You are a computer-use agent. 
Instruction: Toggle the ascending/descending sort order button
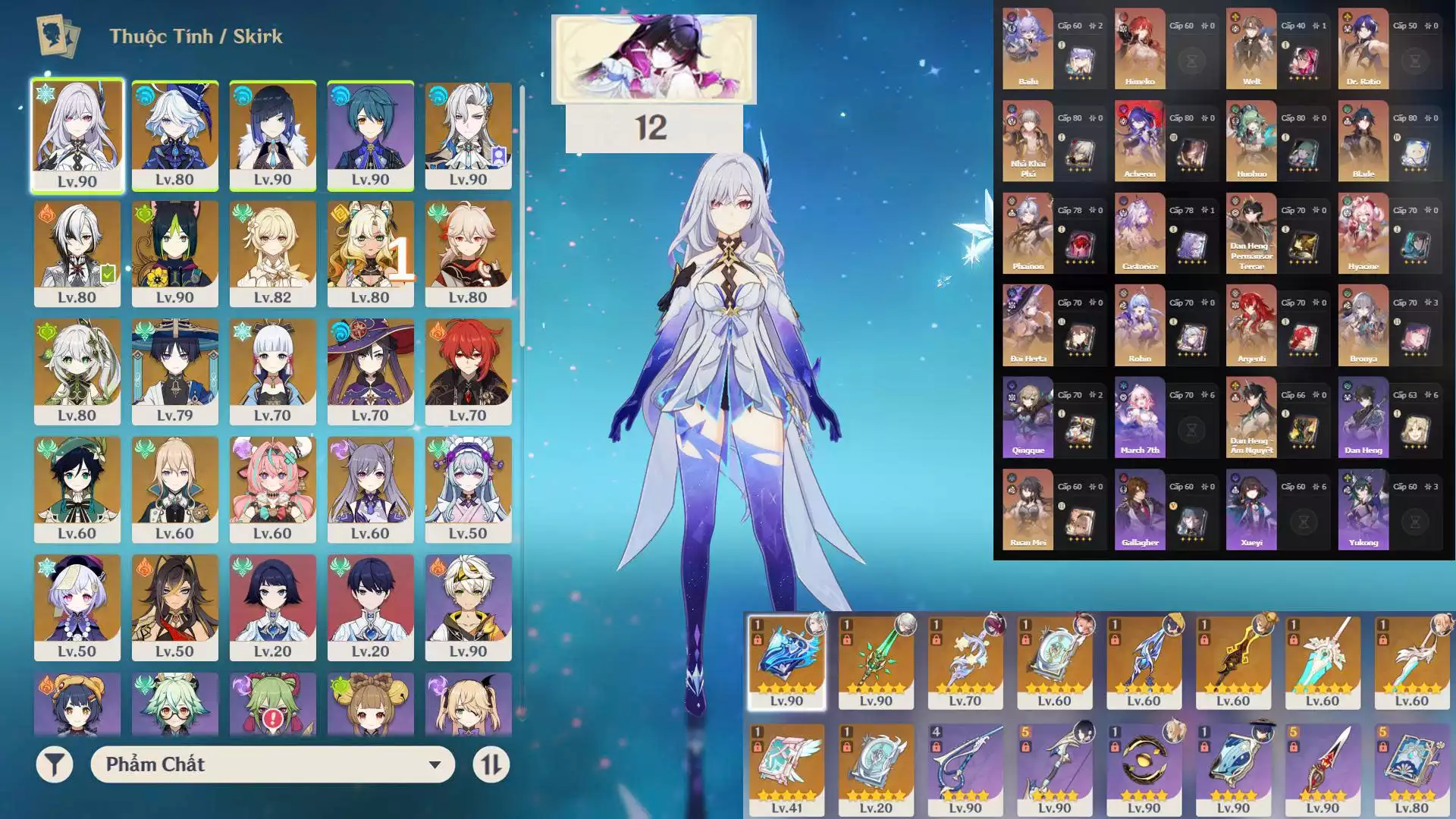pos(491,764)
